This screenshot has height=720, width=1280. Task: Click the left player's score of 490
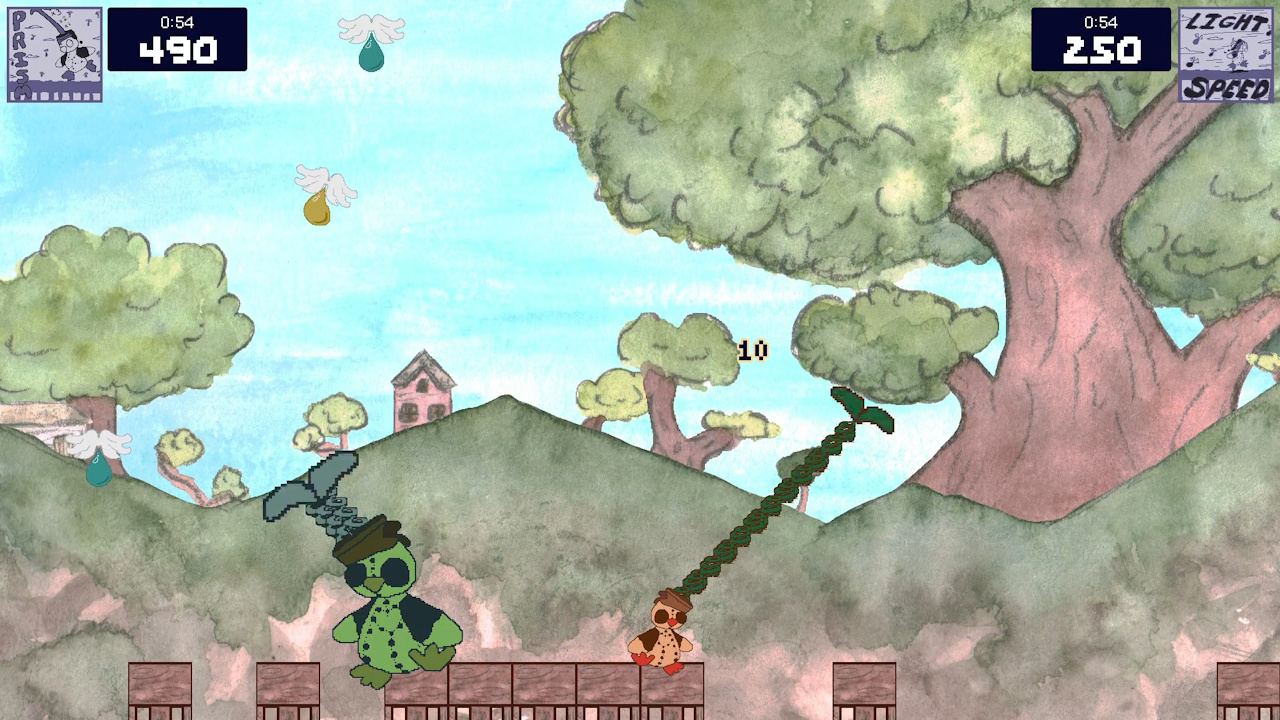tap(178, 50)
